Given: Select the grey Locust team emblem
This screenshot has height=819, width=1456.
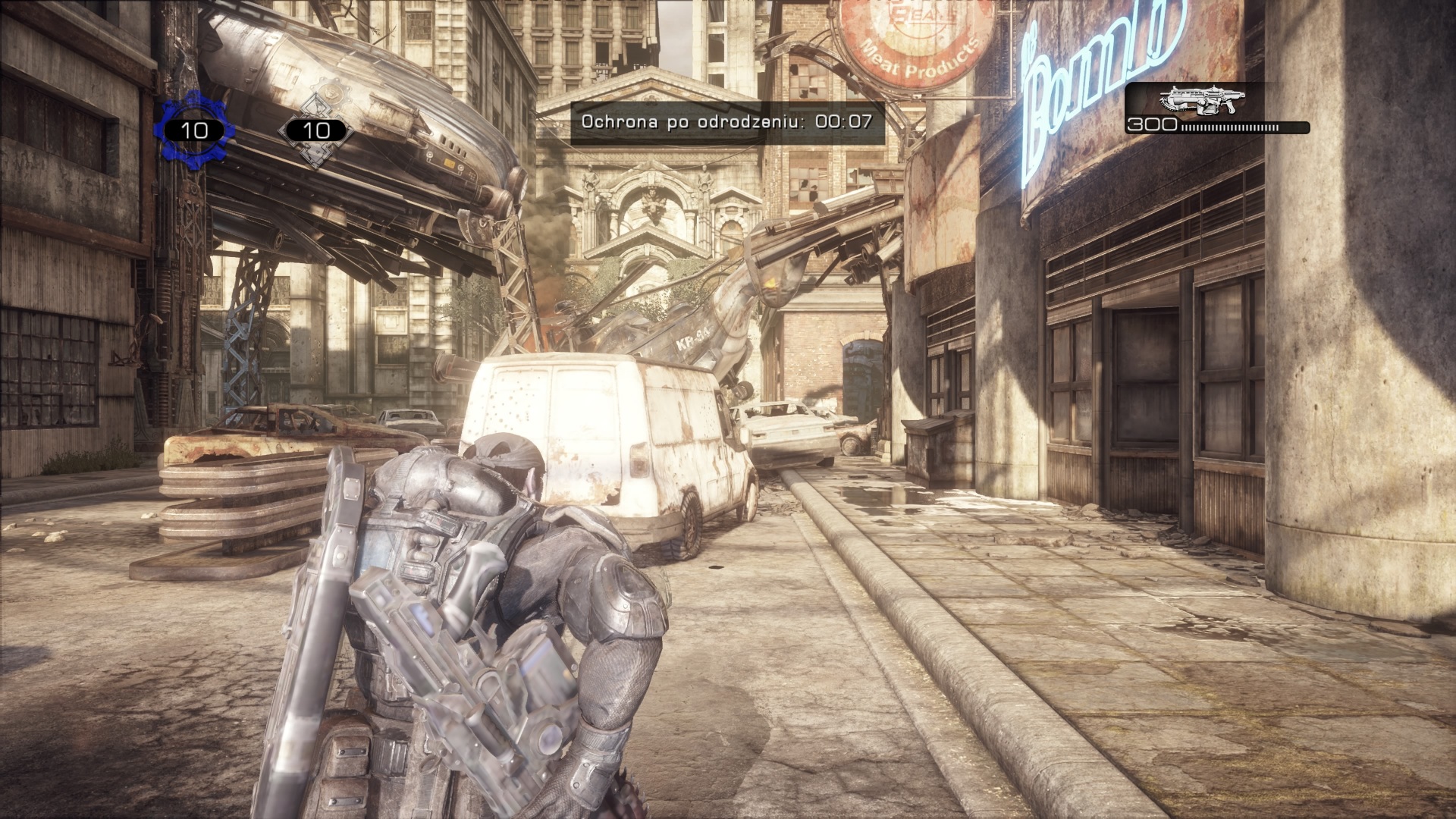Looking at the screenshot, I should click(315, 130).
